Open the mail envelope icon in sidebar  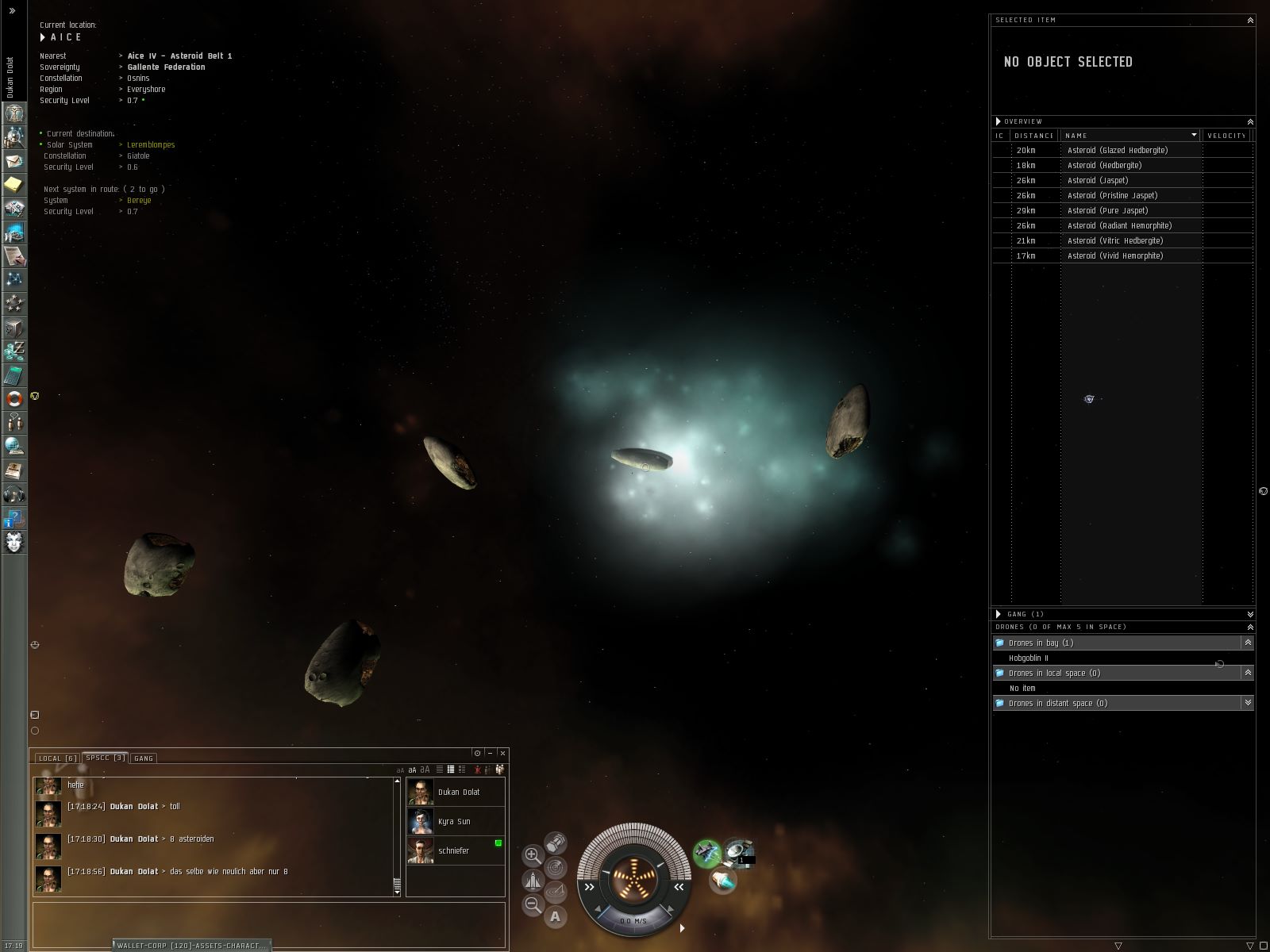click(14, 162)
